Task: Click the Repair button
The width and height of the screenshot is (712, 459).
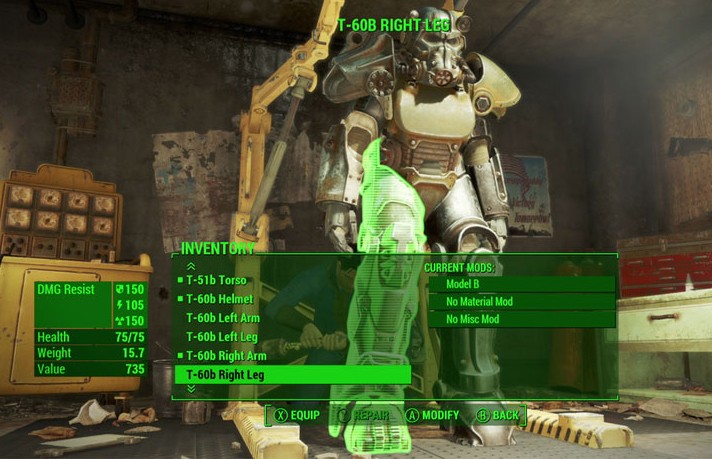Action: (364, 415)
